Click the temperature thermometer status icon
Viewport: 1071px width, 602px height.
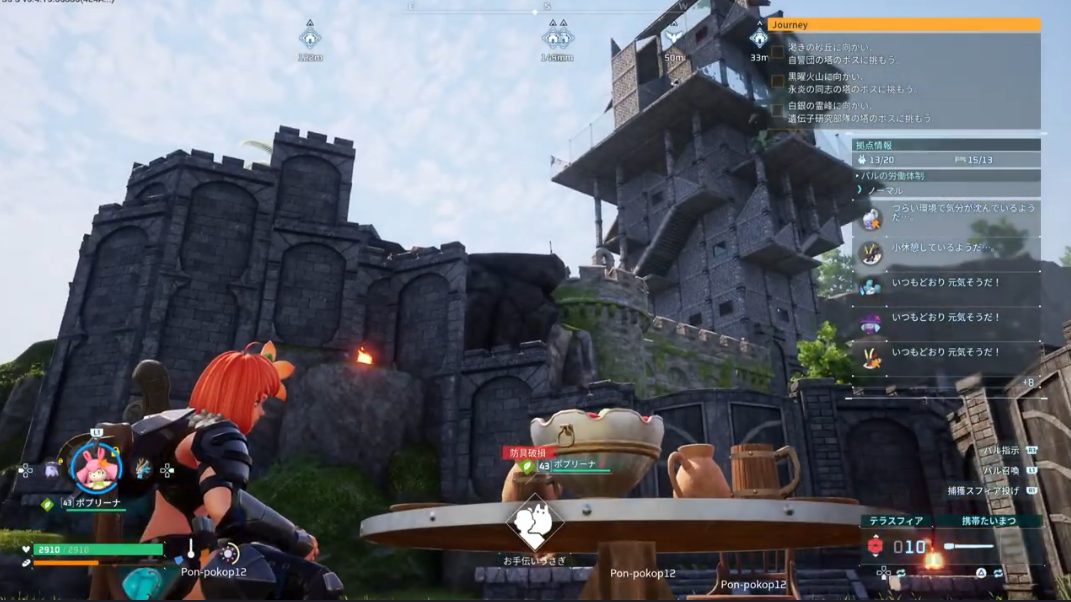pos(191,549)
